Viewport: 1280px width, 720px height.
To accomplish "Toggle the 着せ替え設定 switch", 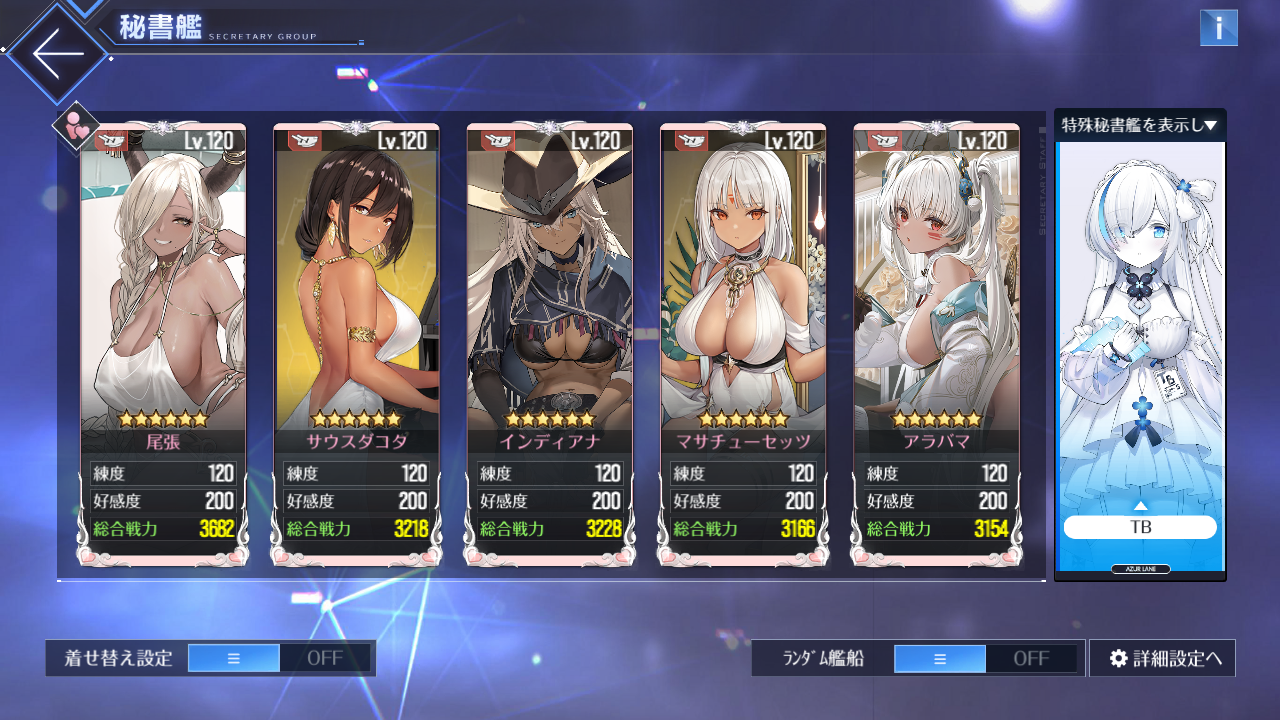I will tap(279, 658).
